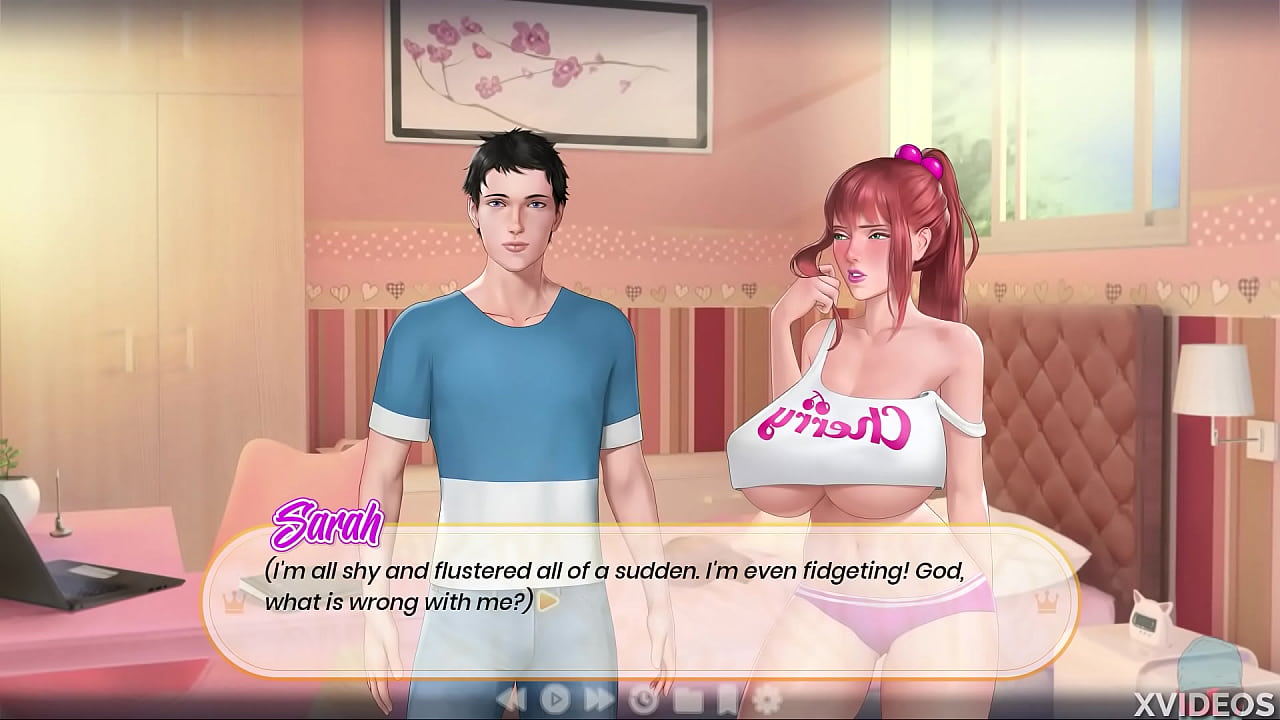Open the dialogue history clock icon
The image size is (1280, 720).
coord(645,699)
